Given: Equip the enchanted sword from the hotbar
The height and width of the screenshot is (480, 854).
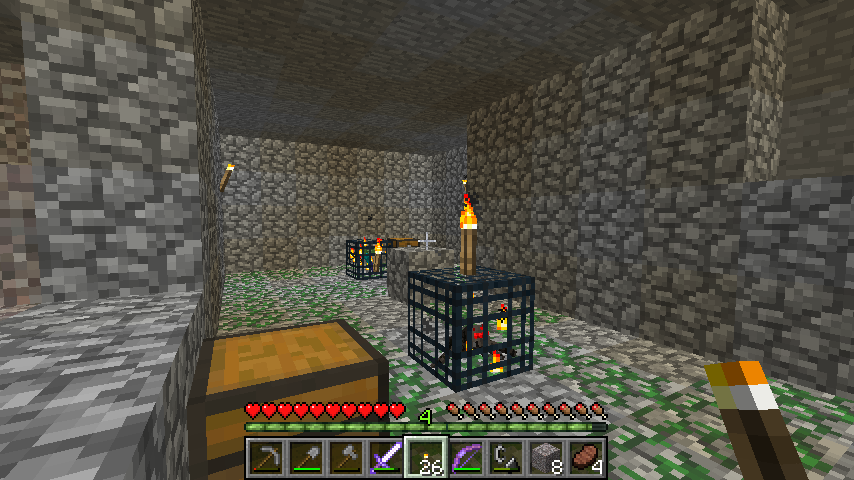Looking at the screenshot, I should (385, 458).
